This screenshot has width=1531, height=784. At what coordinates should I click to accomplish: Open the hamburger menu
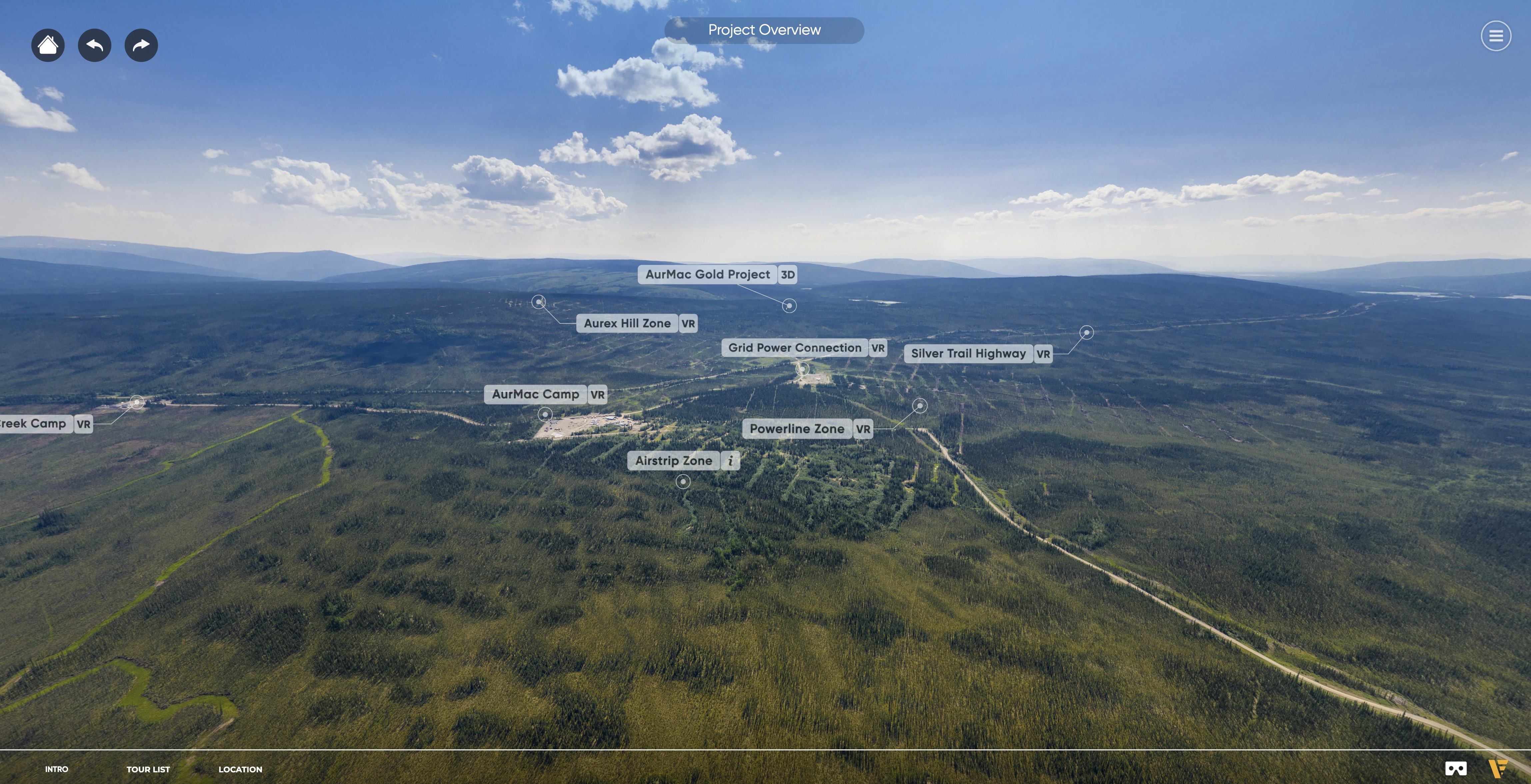pos(1495,36)
